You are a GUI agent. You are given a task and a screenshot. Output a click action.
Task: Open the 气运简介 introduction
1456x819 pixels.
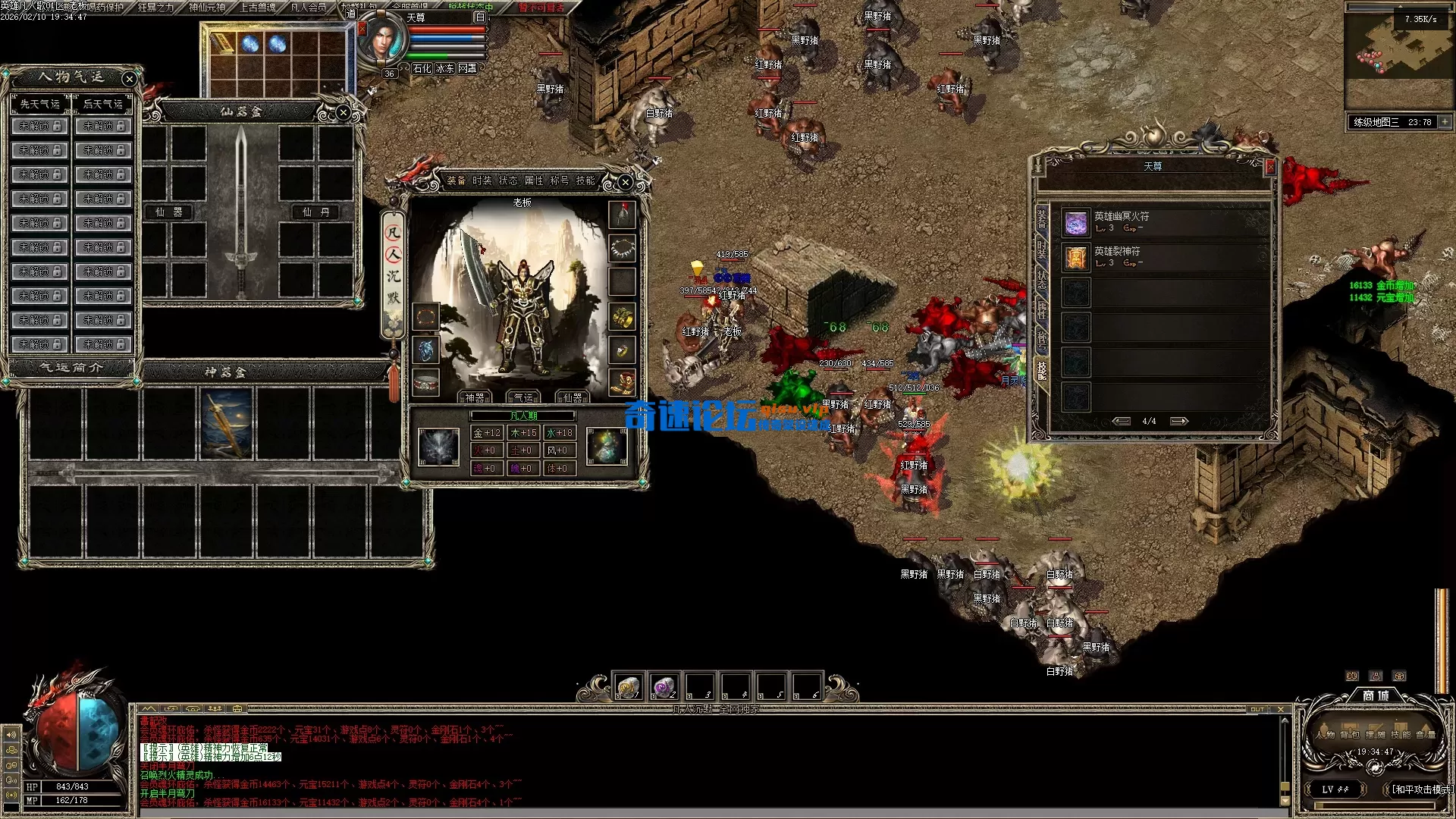[72, 368]
